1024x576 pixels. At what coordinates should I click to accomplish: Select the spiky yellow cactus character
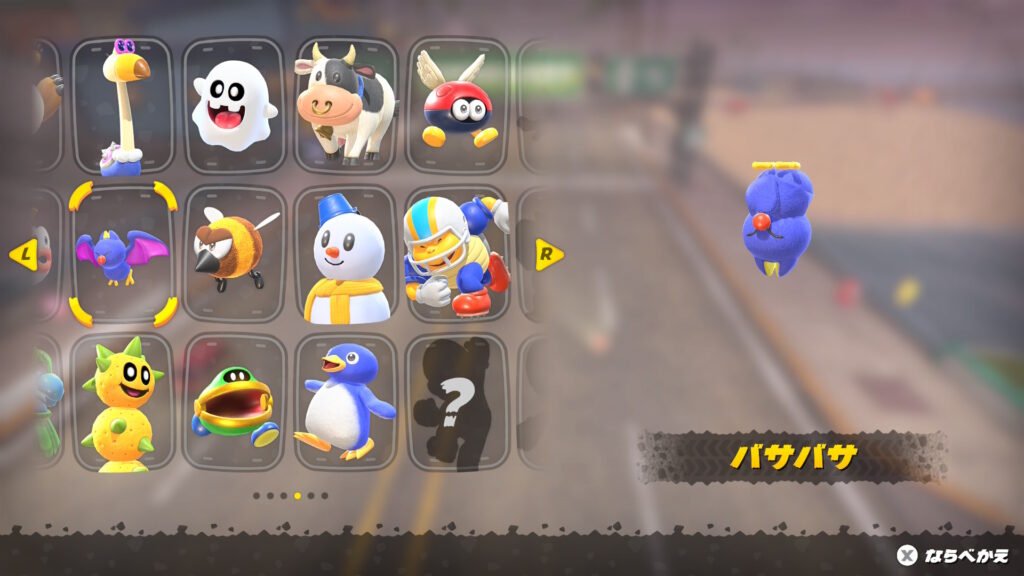[x=123, y=402]
